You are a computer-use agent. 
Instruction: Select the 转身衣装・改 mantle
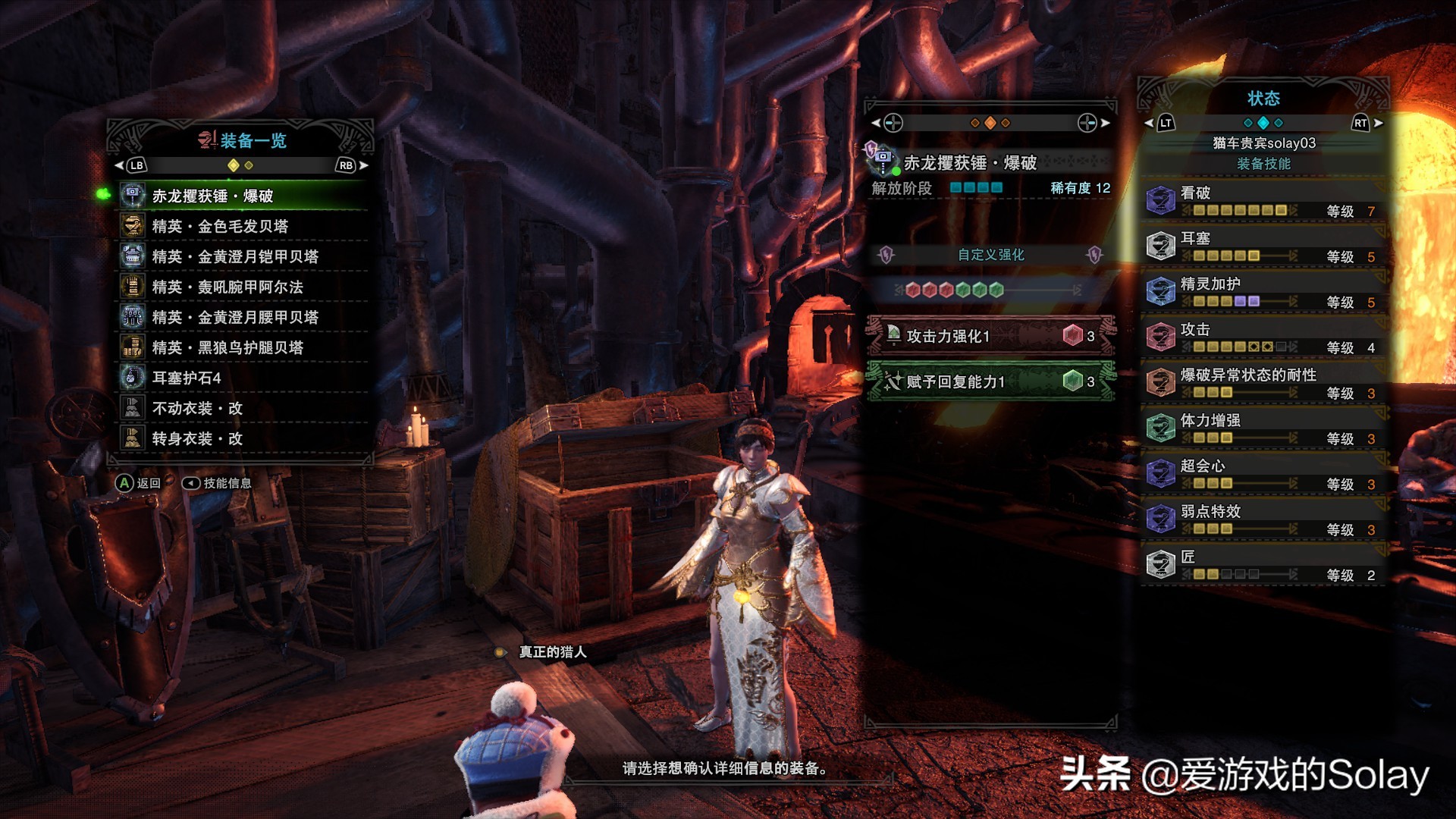(243, 438)
